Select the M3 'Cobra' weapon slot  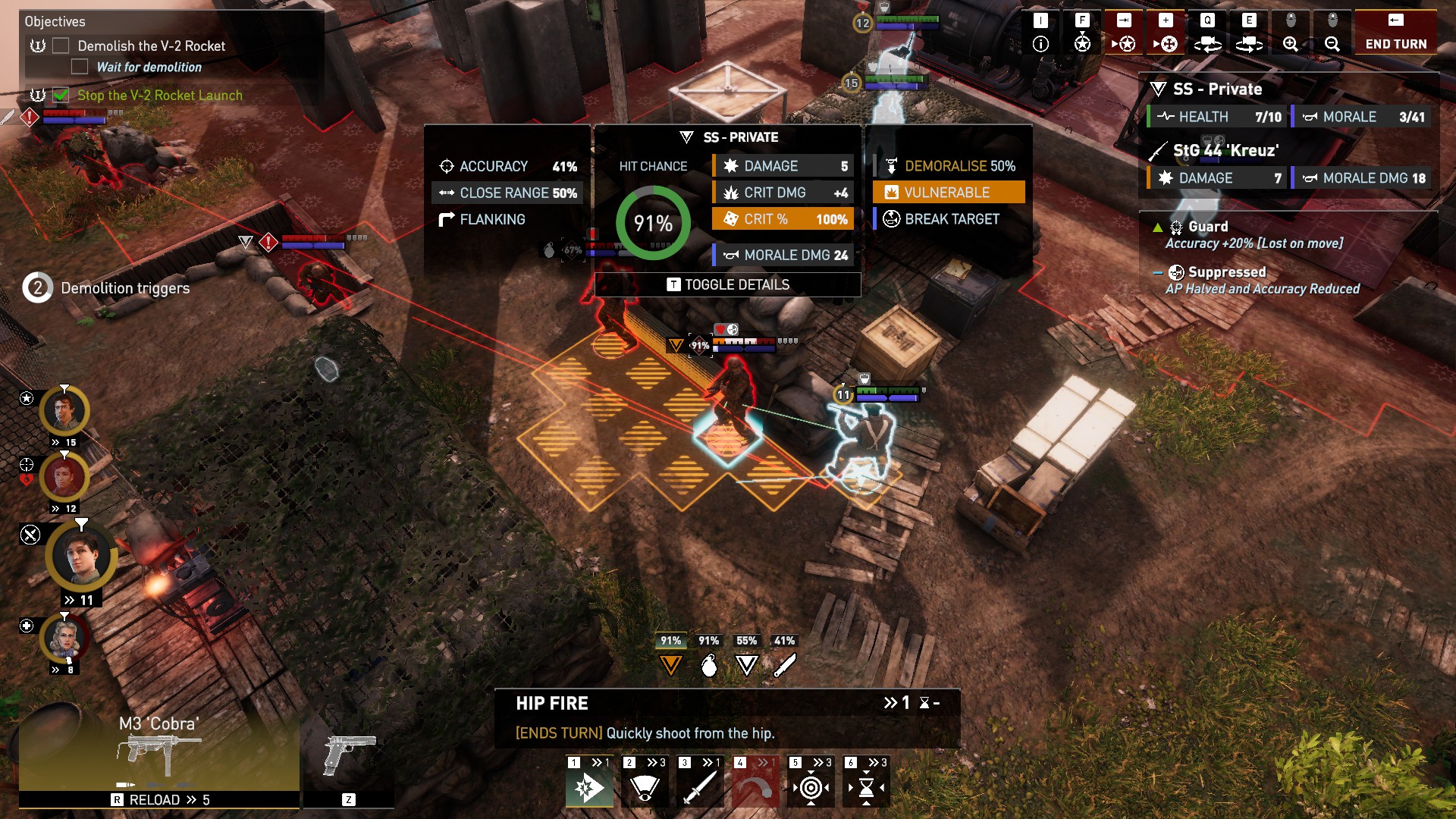tap(159, 751)
